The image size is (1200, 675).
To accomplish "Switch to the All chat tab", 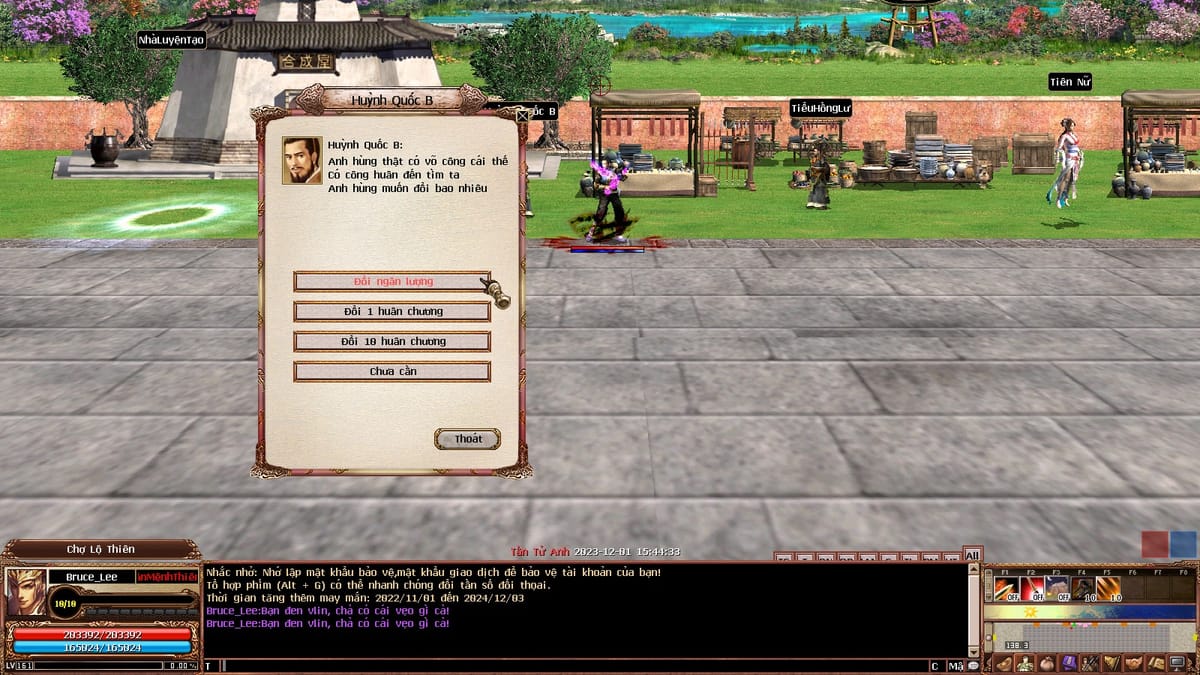I will (x=972, y=555).
